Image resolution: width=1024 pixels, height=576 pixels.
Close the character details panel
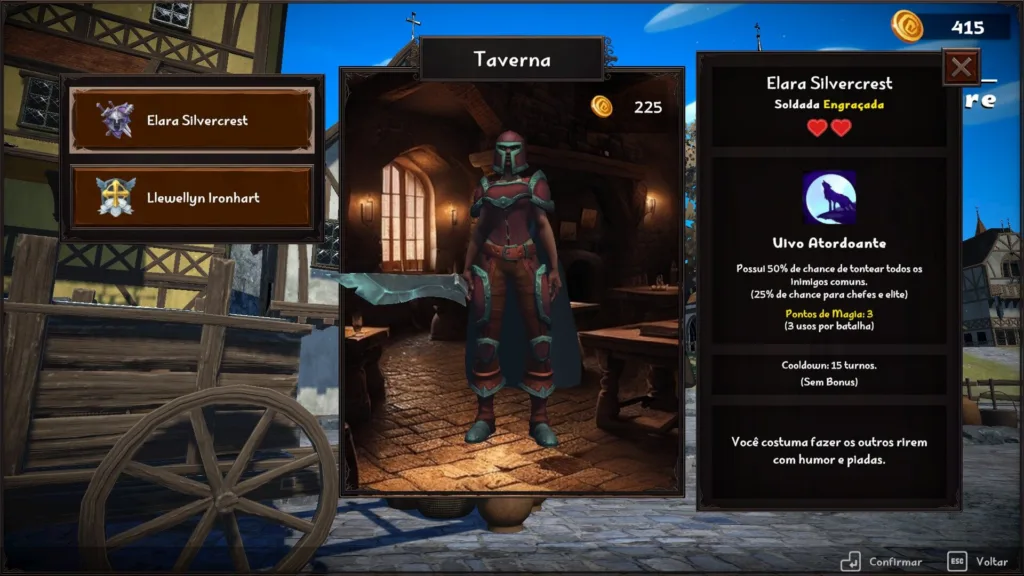coord(961,68)
